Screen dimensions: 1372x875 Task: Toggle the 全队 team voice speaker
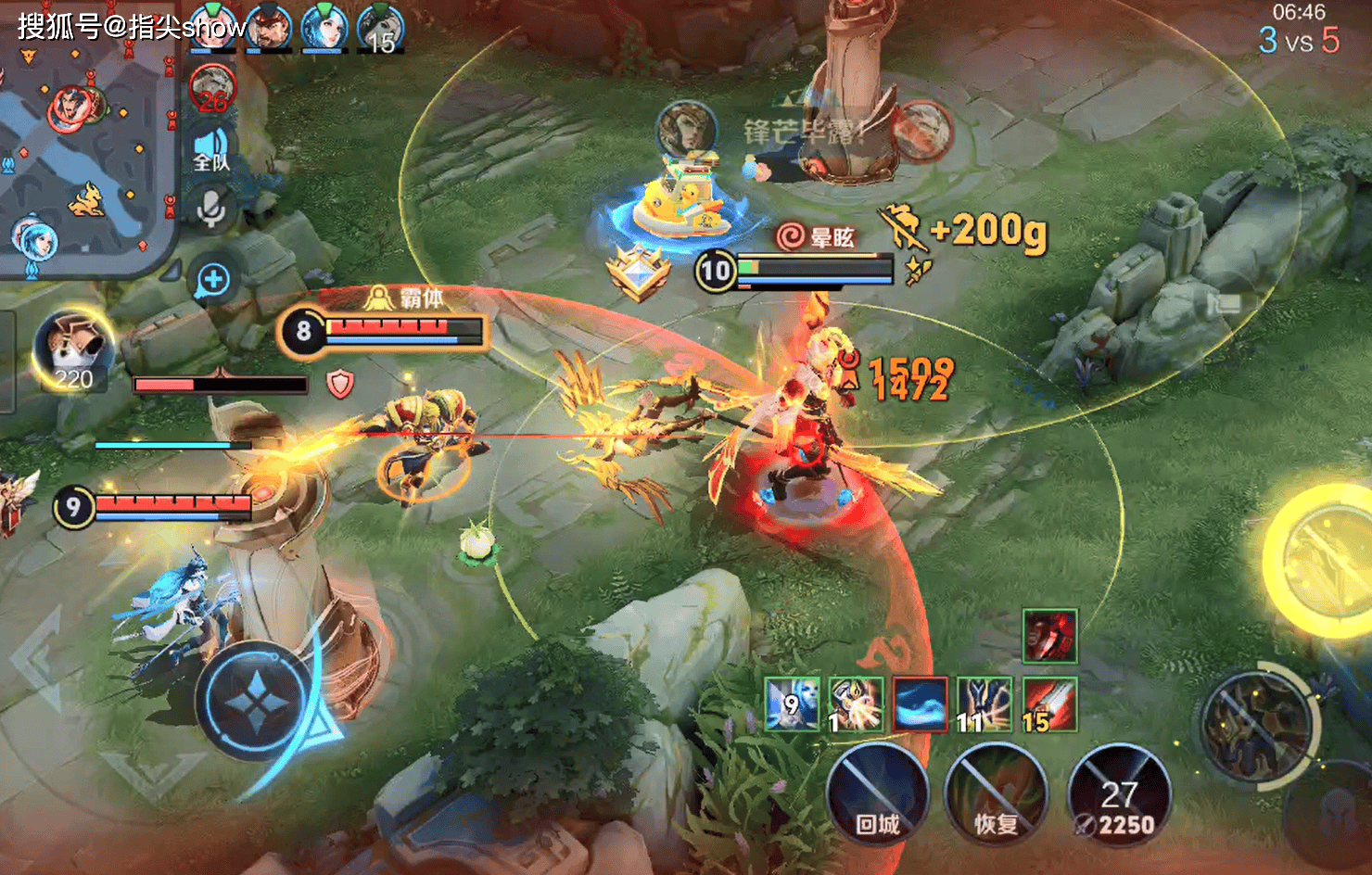(211, 148)
